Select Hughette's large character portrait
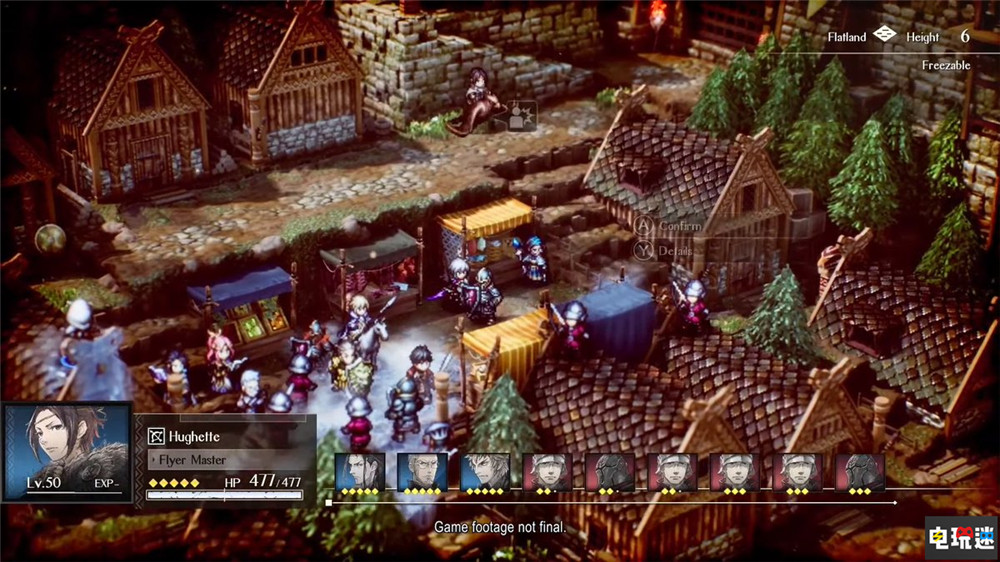Viewport: 1000px width, 562px height. (x=66, y=450)
